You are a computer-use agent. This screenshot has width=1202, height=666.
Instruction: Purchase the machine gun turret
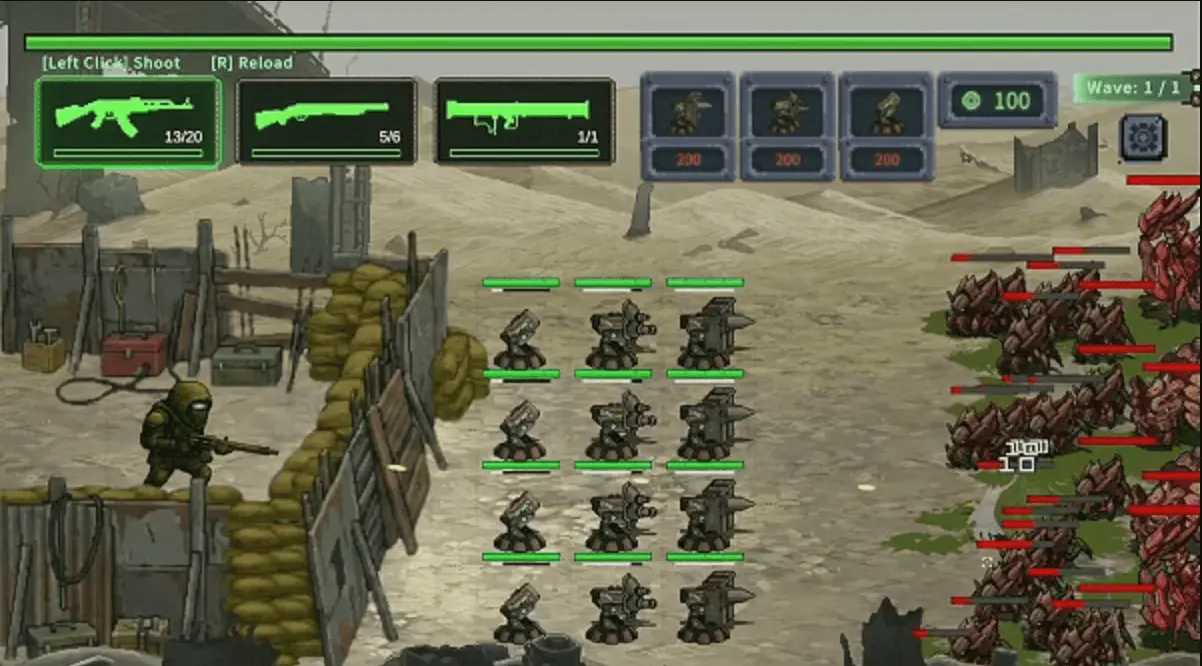tap(787, 124)
